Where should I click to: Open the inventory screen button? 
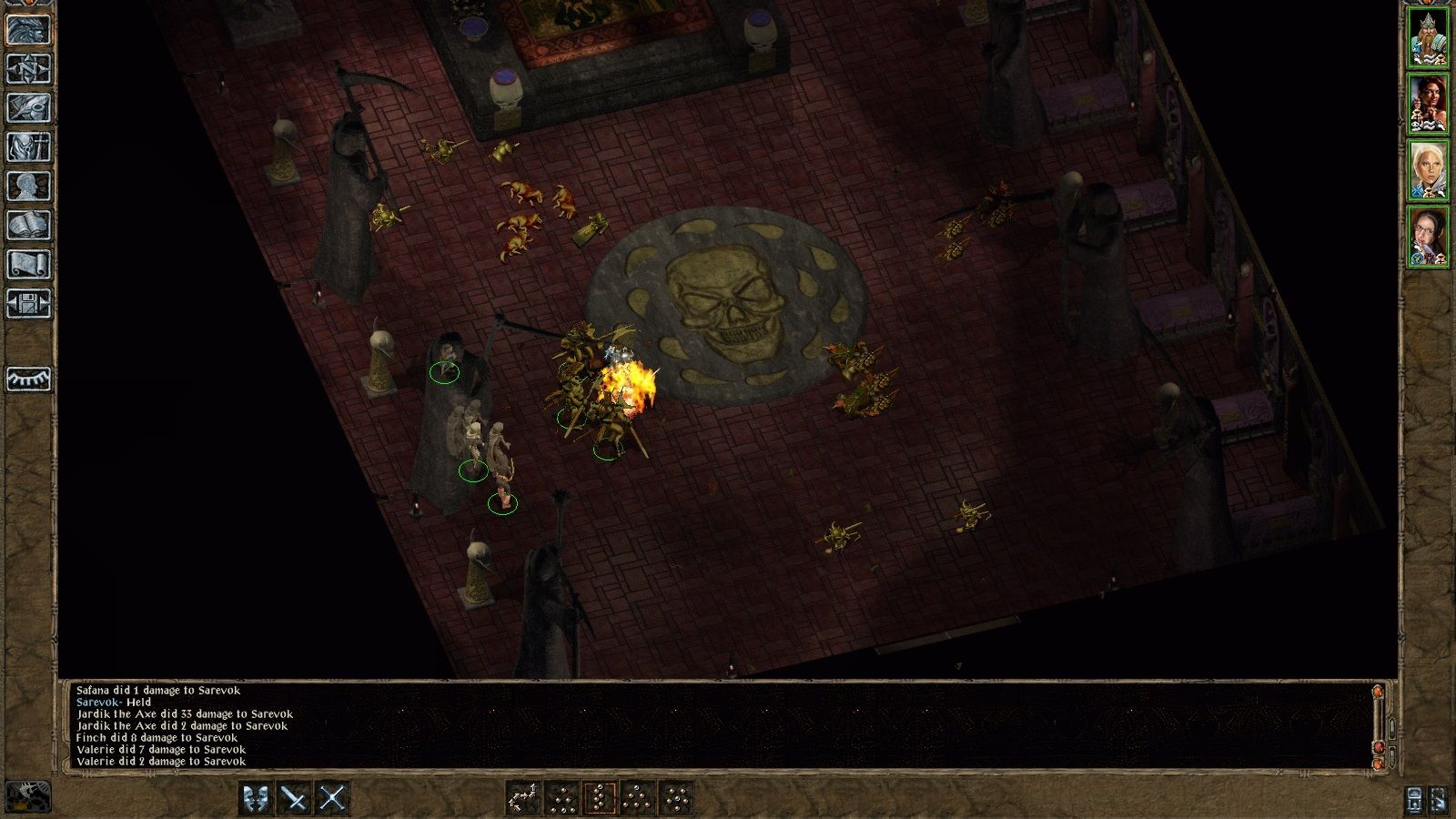click(28, 147)
